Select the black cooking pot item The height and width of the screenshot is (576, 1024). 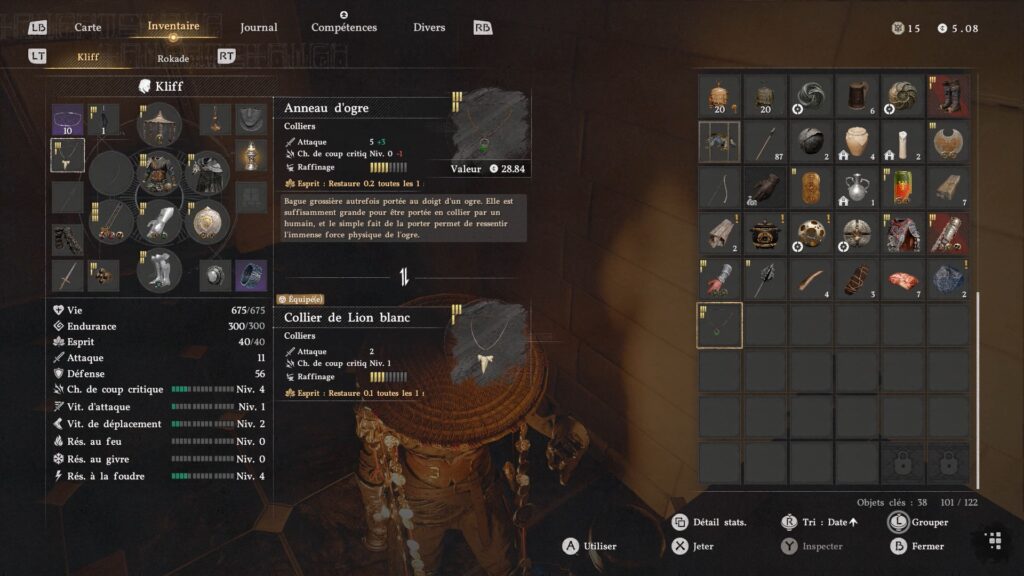click(x=765, y=234)
